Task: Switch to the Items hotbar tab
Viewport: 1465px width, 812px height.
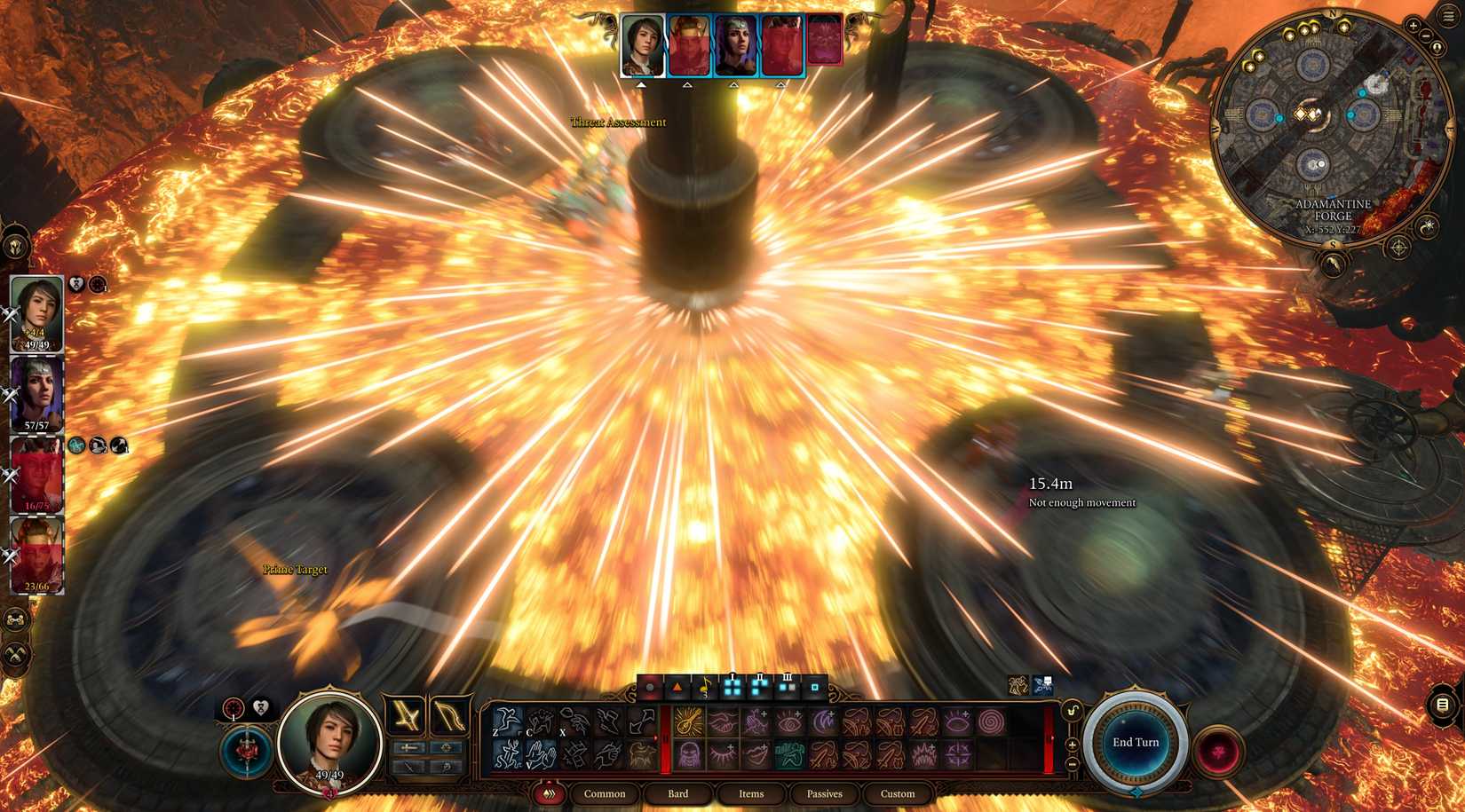Action: [752, 793]
